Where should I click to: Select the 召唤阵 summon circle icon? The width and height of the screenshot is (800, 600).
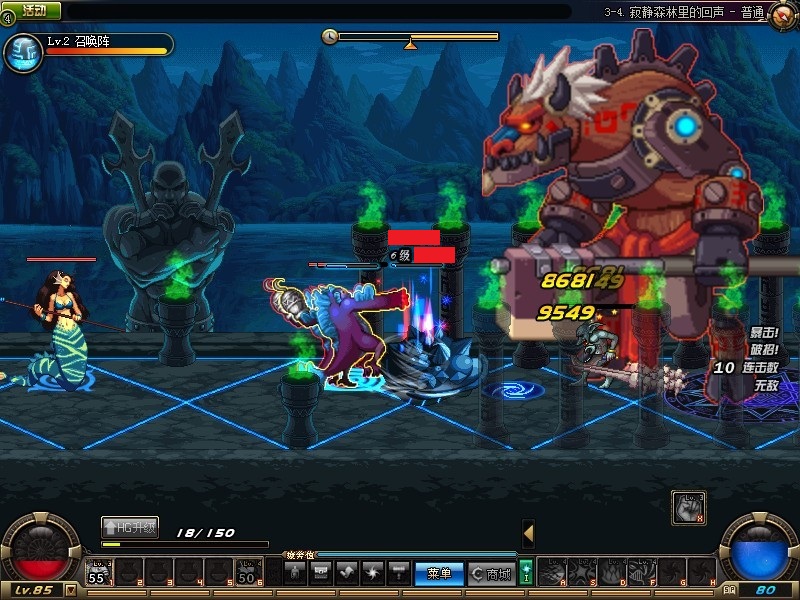22,52
